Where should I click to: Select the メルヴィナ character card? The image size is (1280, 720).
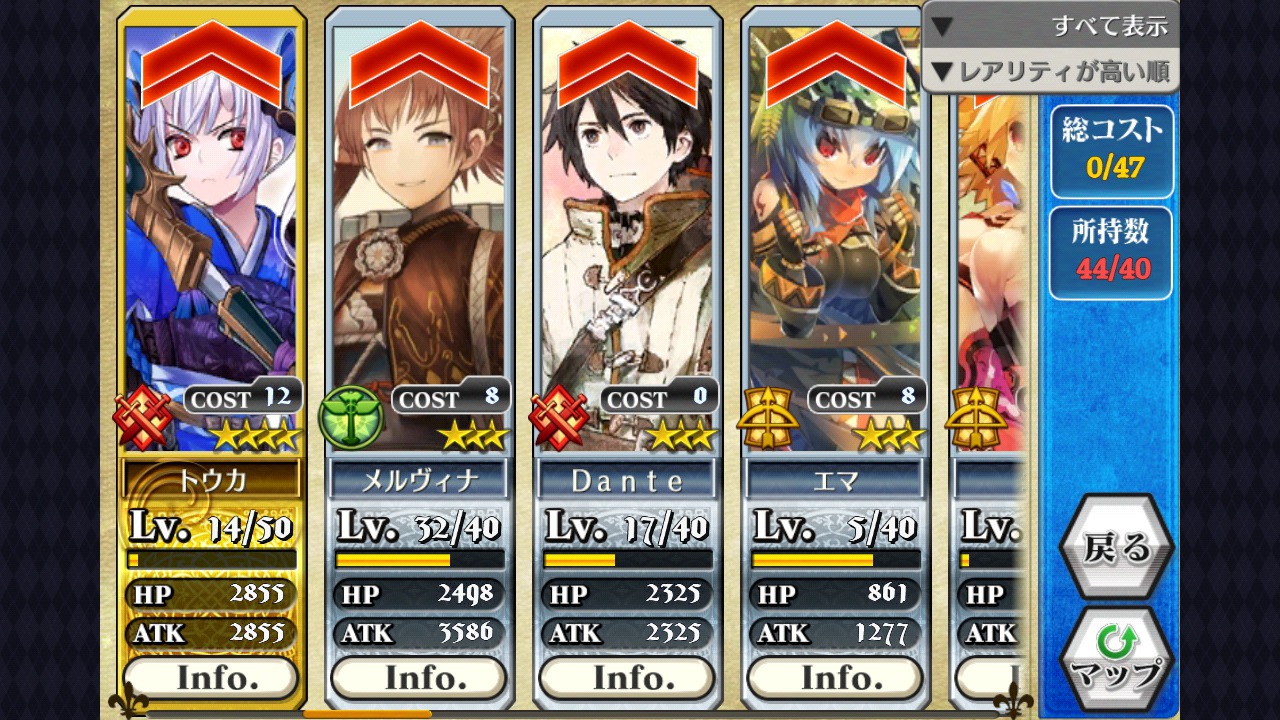tap(419, 250)
